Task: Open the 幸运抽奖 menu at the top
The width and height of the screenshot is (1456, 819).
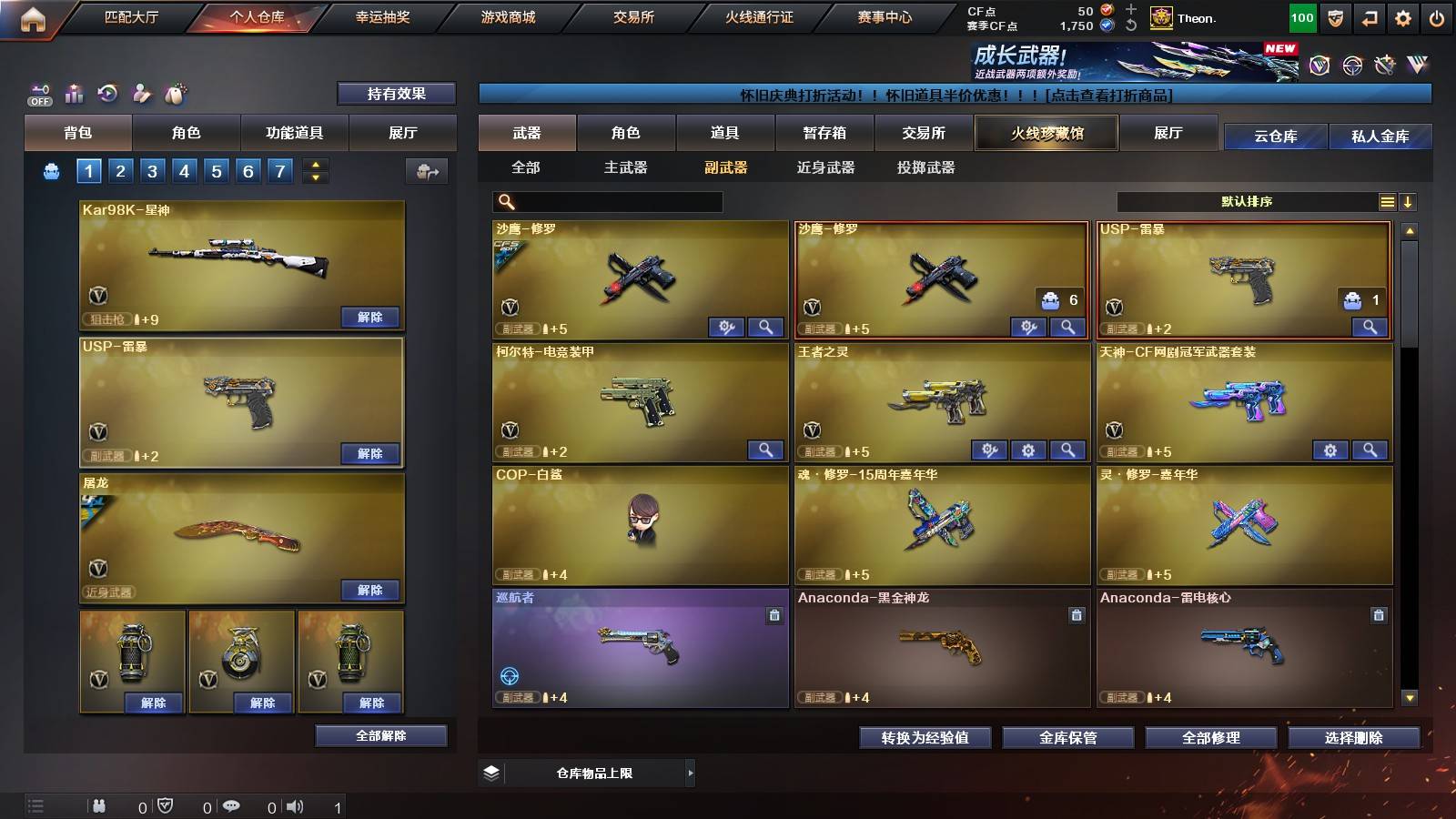Action: click(x=383, y=16)
